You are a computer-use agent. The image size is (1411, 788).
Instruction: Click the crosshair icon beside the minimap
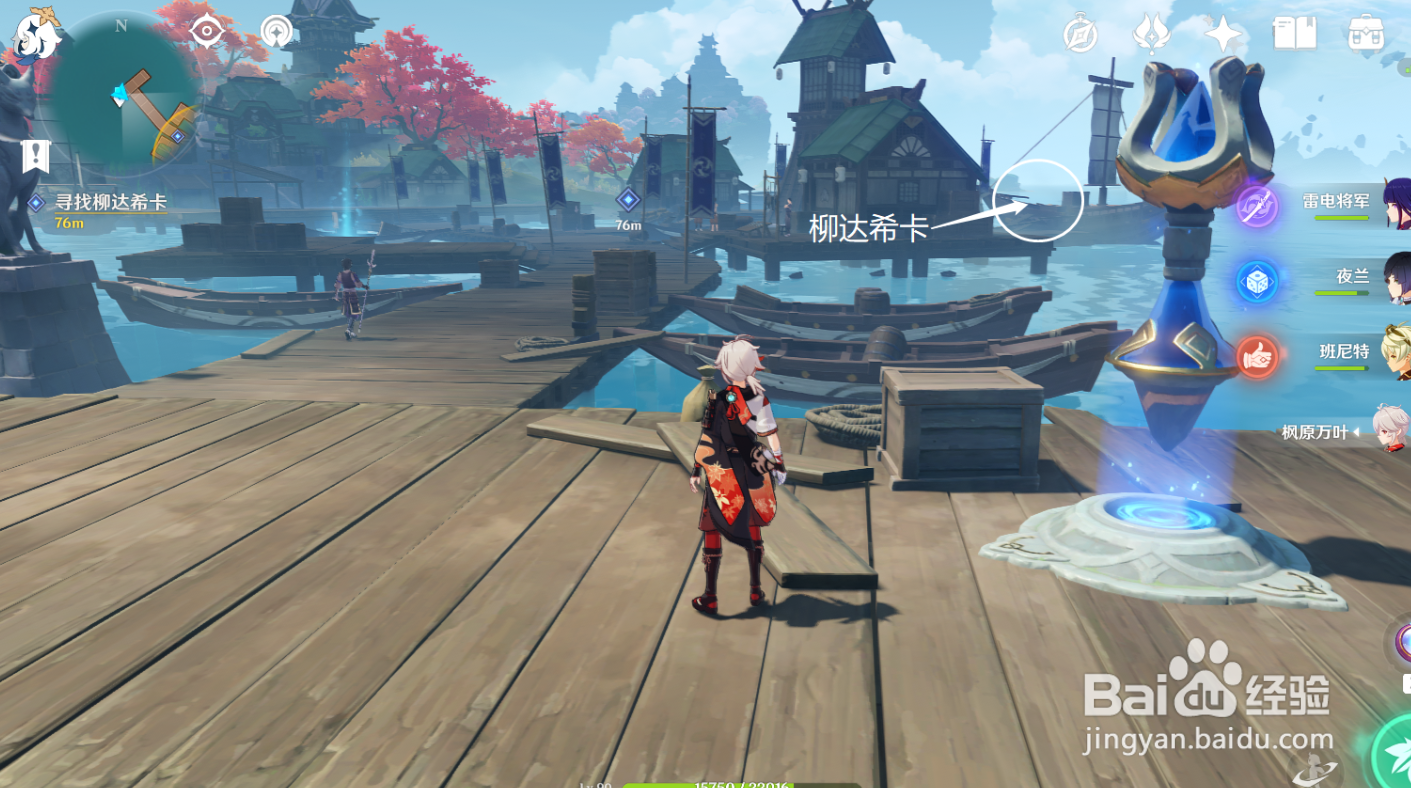(207, 32)
